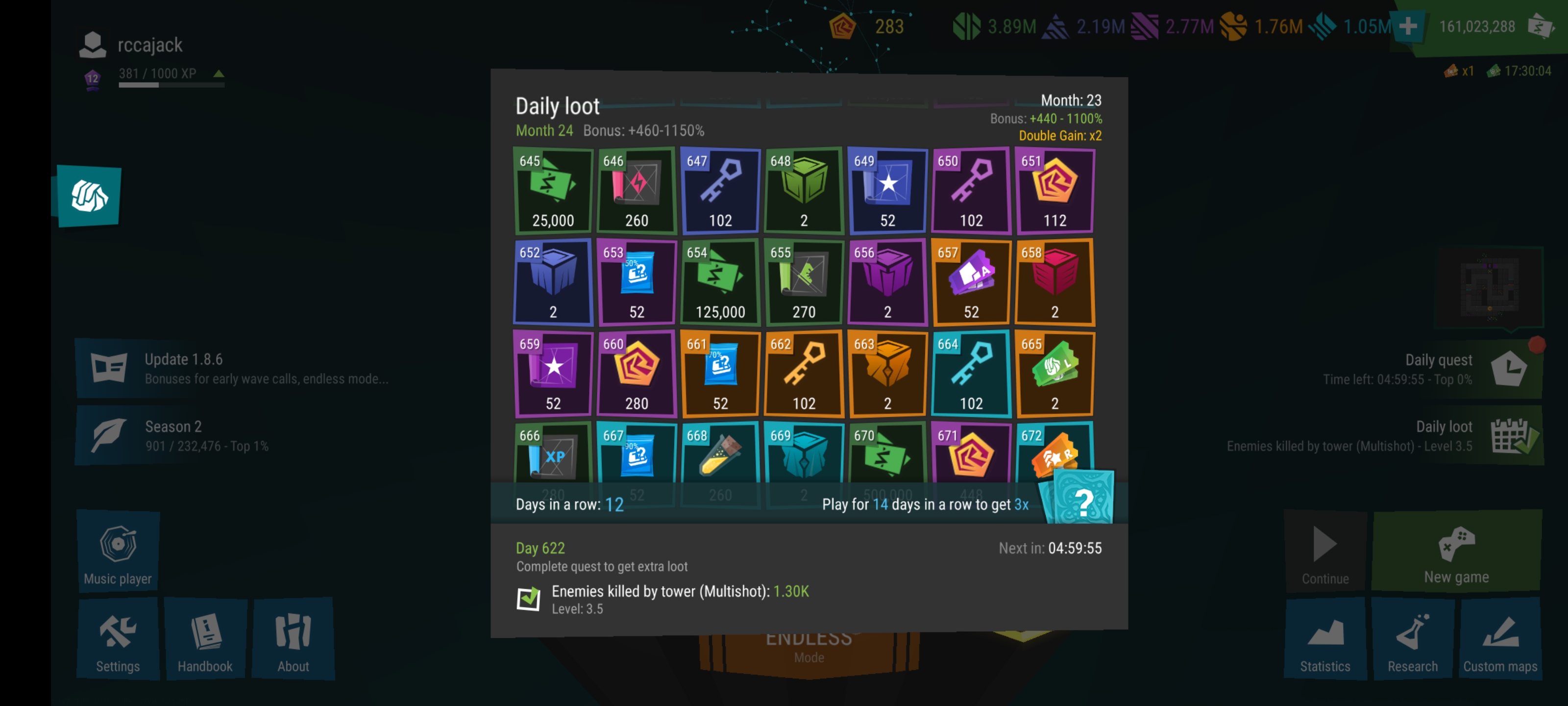
Task: Select day 645 green papers reward tile
Action: [553, 191]
